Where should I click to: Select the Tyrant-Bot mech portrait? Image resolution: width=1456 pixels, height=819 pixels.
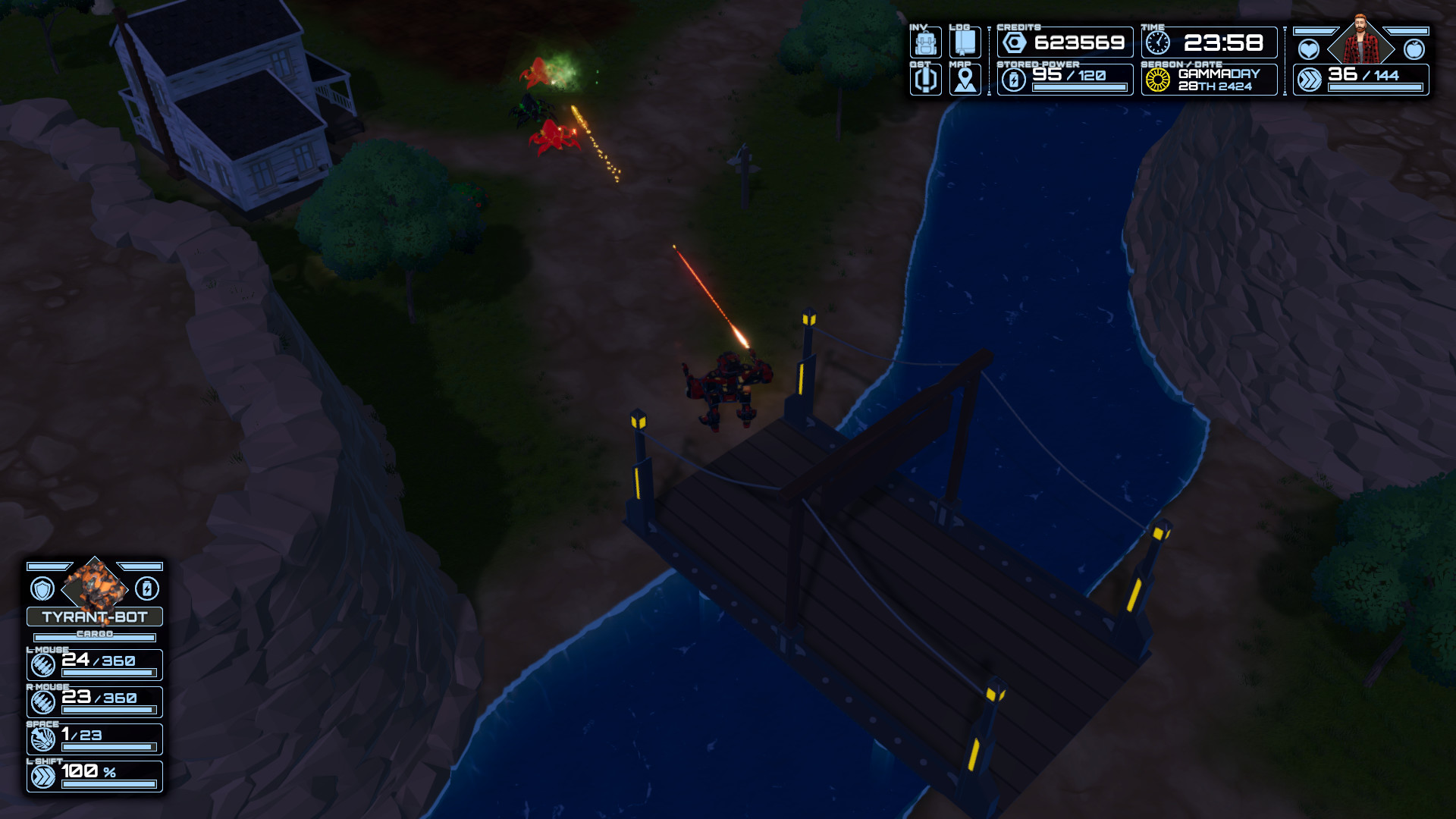click(95, 585)
